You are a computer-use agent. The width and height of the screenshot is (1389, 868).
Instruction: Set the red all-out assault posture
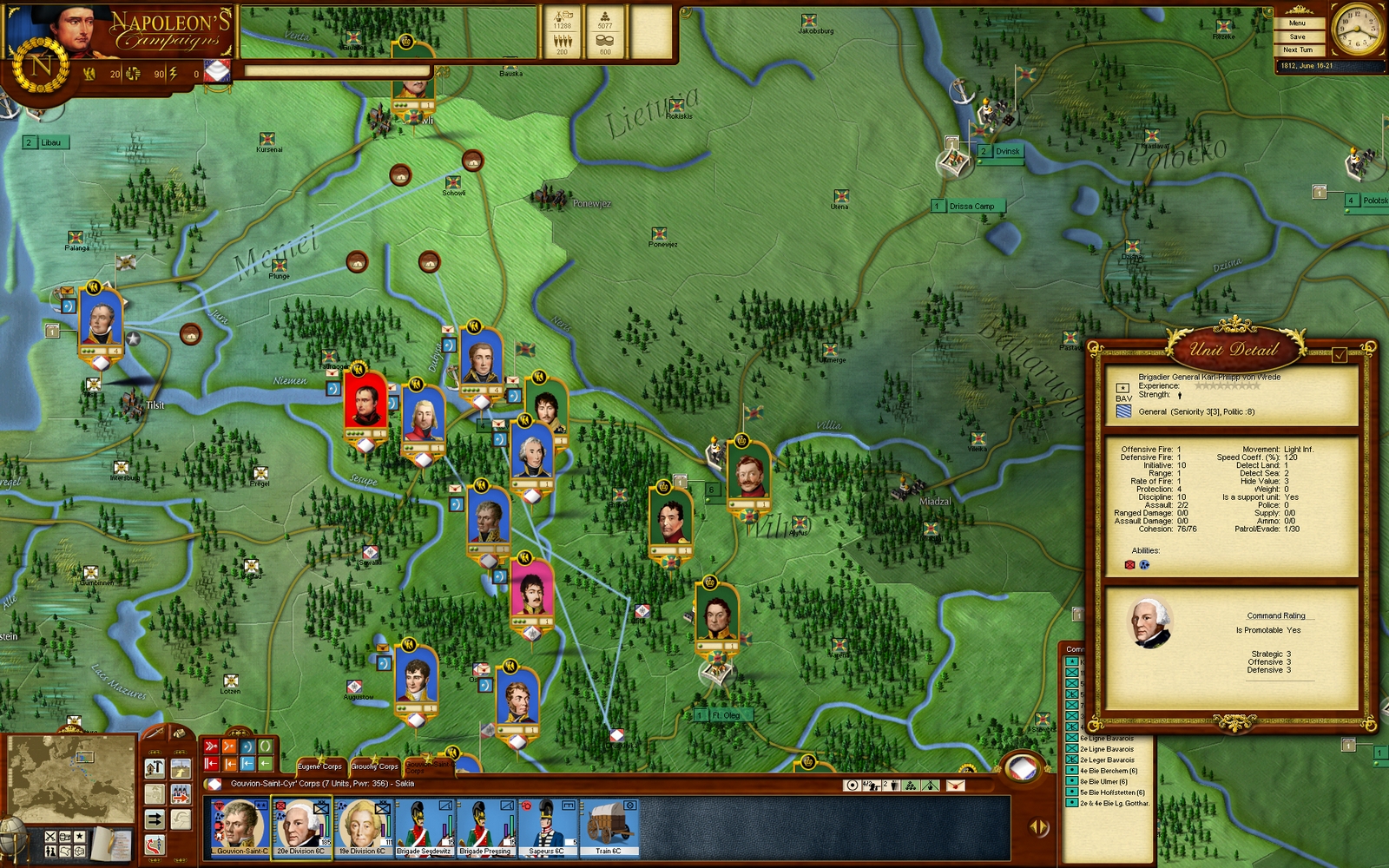(x=211, y=746)
